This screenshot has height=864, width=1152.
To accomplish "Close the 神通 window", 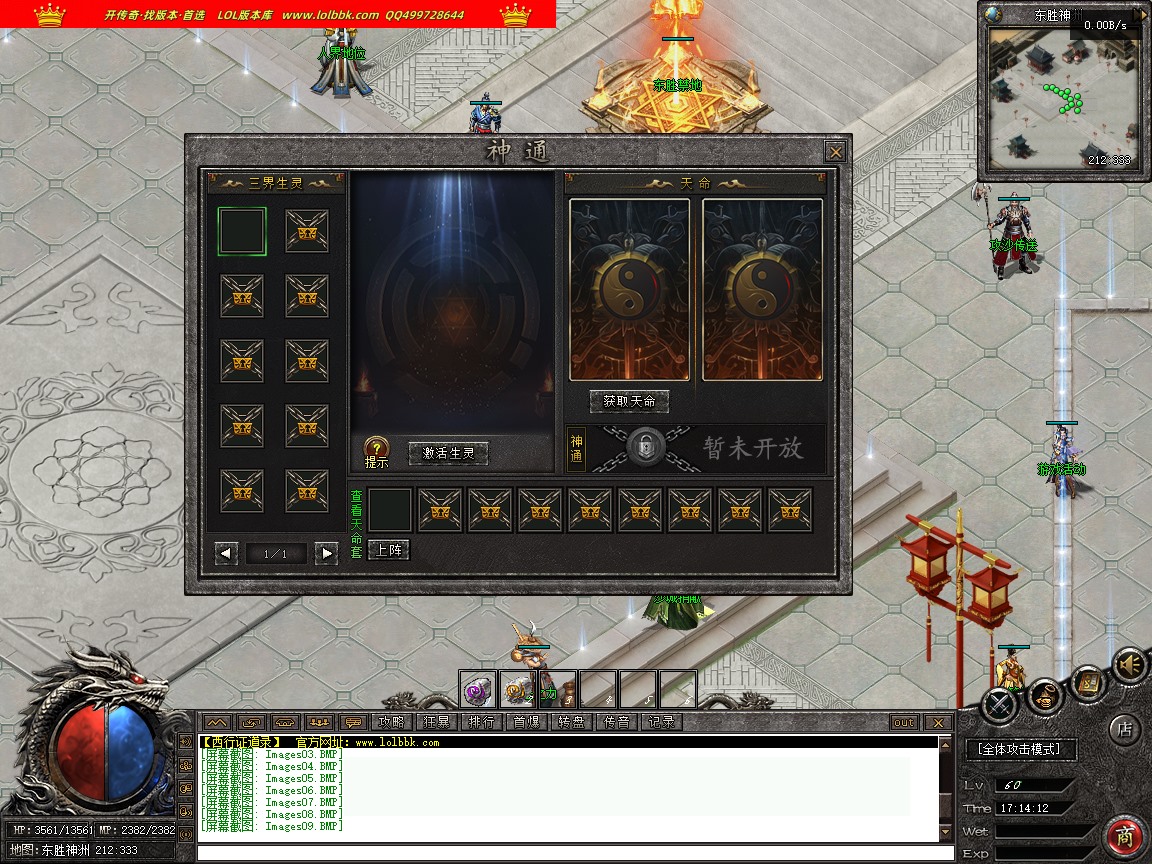I will click(x=835, y=152).
